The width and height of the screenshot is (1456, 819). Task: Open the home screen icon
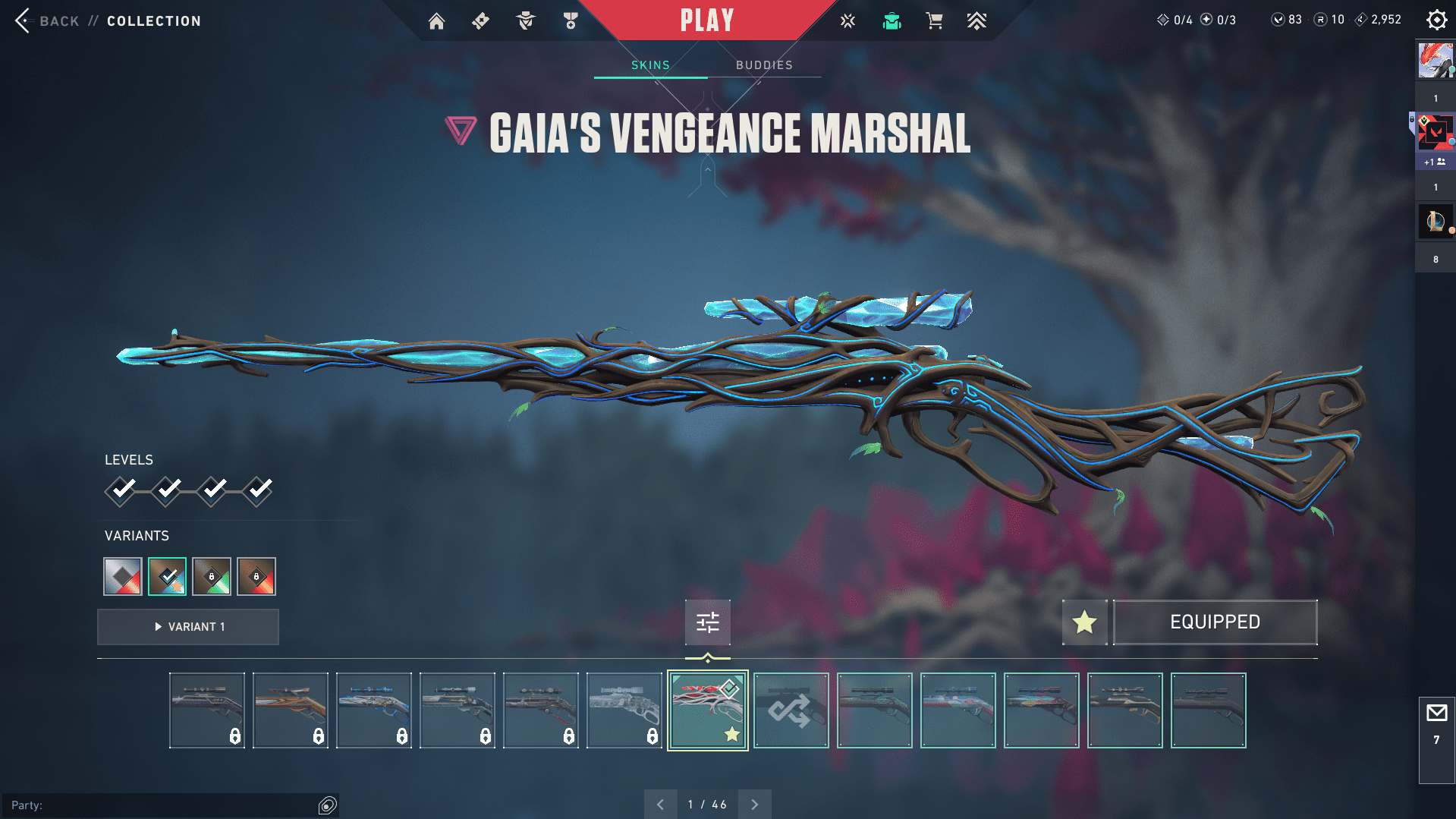coord(436,21)
